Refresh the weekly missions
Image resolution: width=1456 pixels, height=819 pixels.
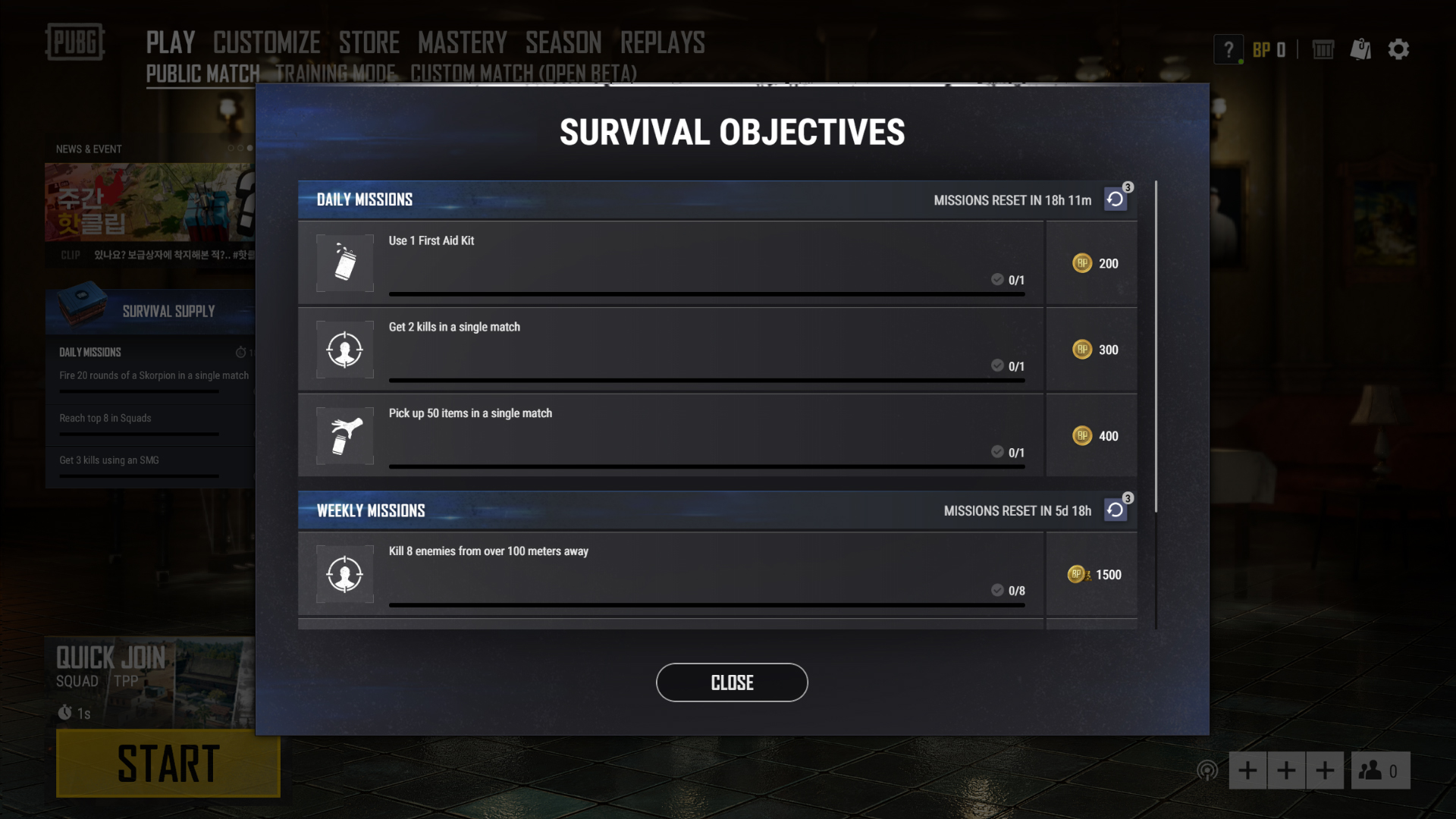point(1115,510)
